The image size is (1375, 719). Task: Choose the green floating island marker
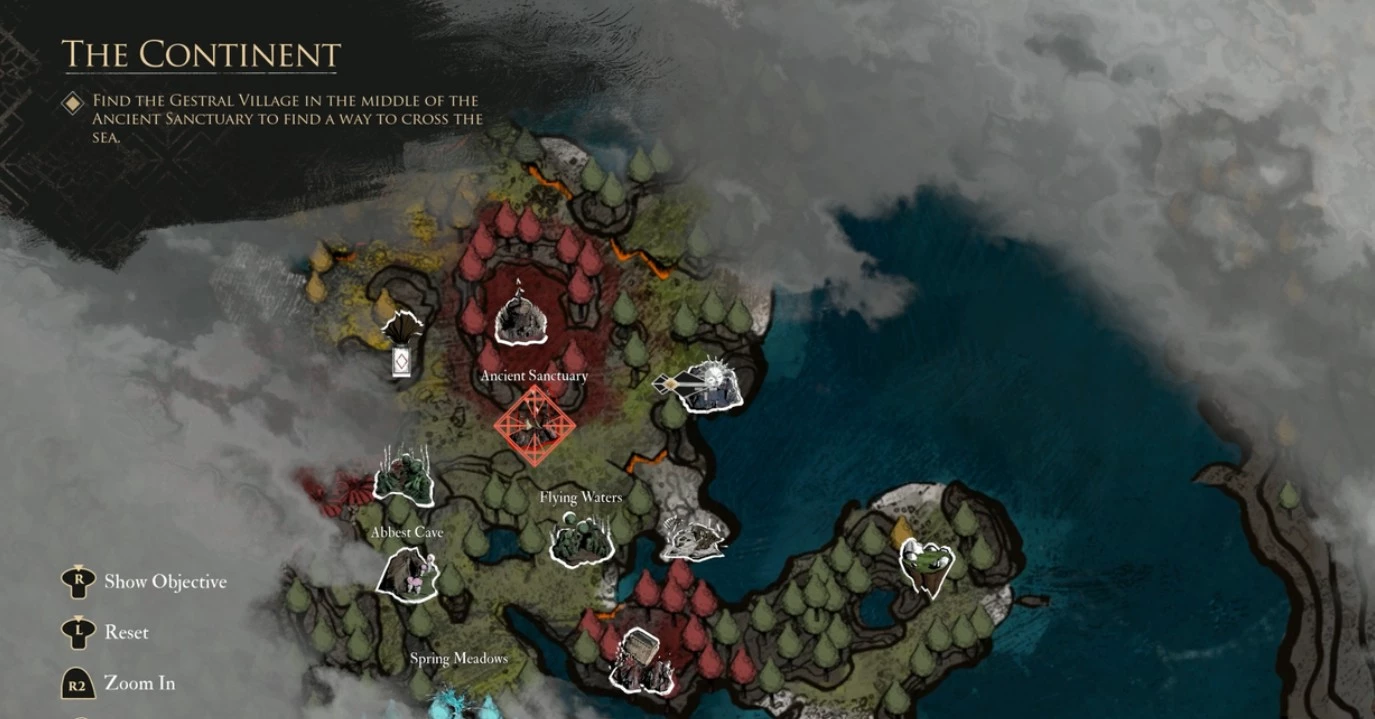tap(926, 567)
